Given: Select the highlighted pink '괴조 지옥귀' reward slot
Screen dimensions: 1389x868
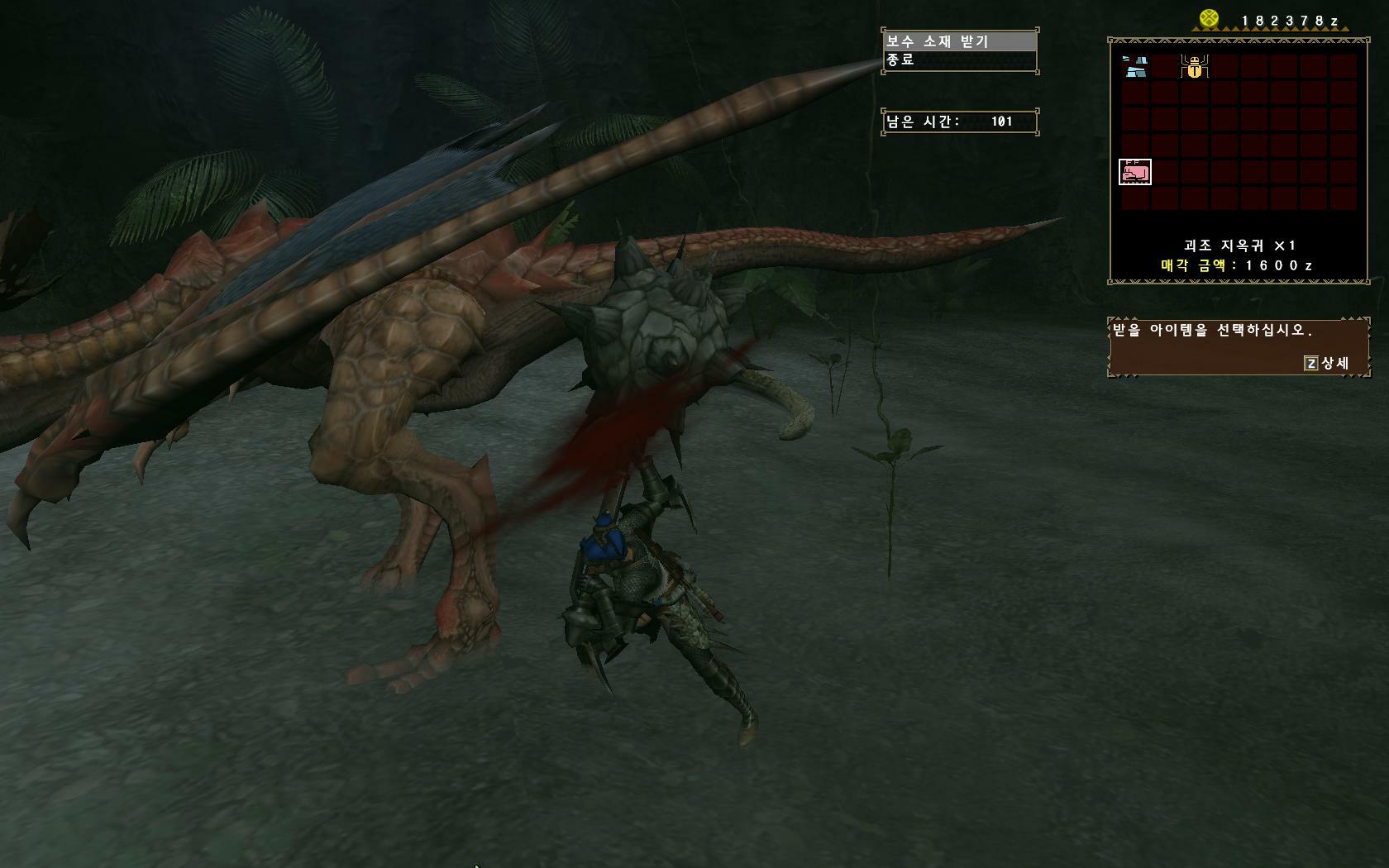Looking at the screenshot, I should [x=1135, y=172].
